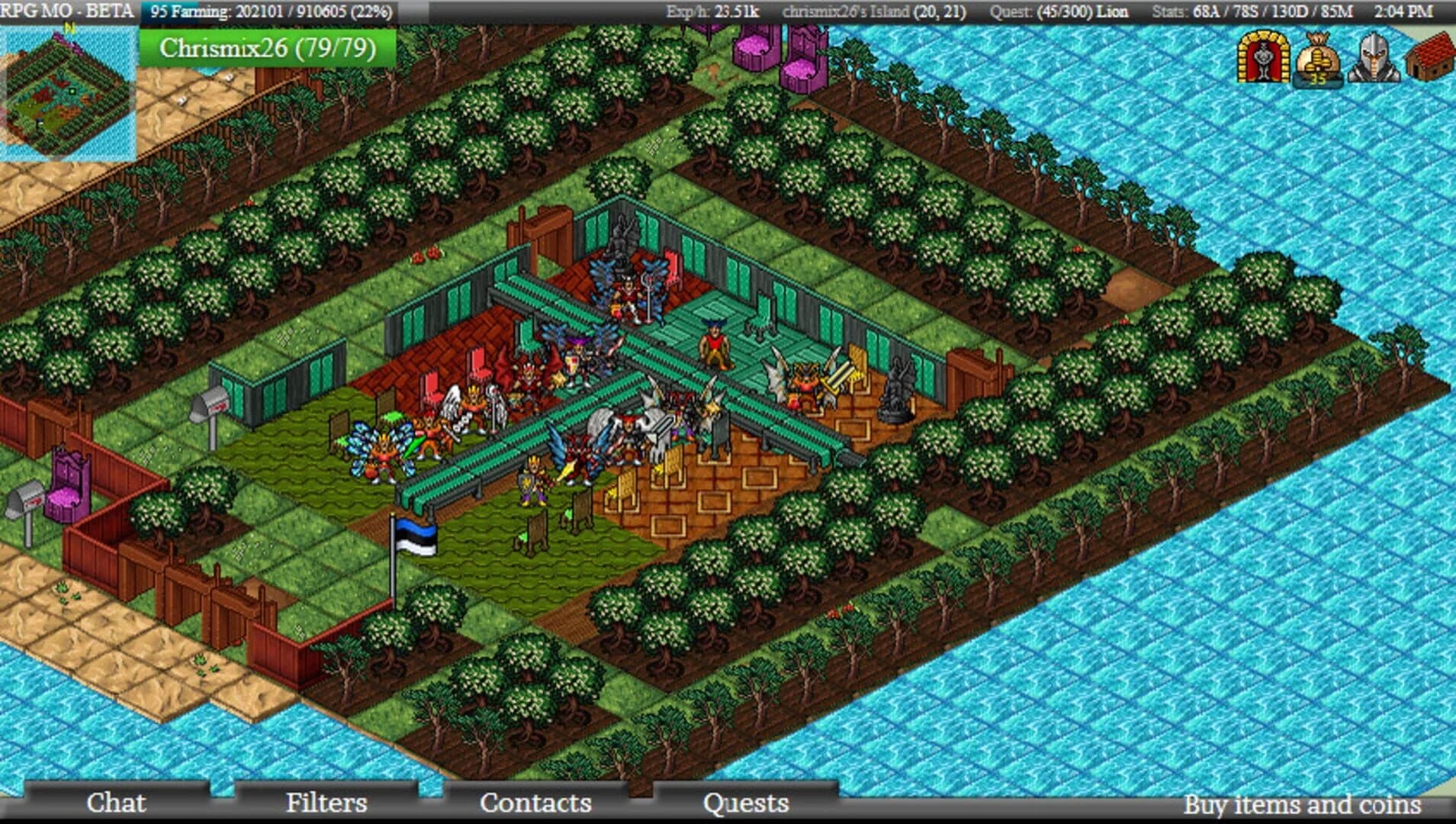Viewport: 1456px width, 824px height.
Task: Expand the Filters drawer
Action: click(x=326, y=803)
